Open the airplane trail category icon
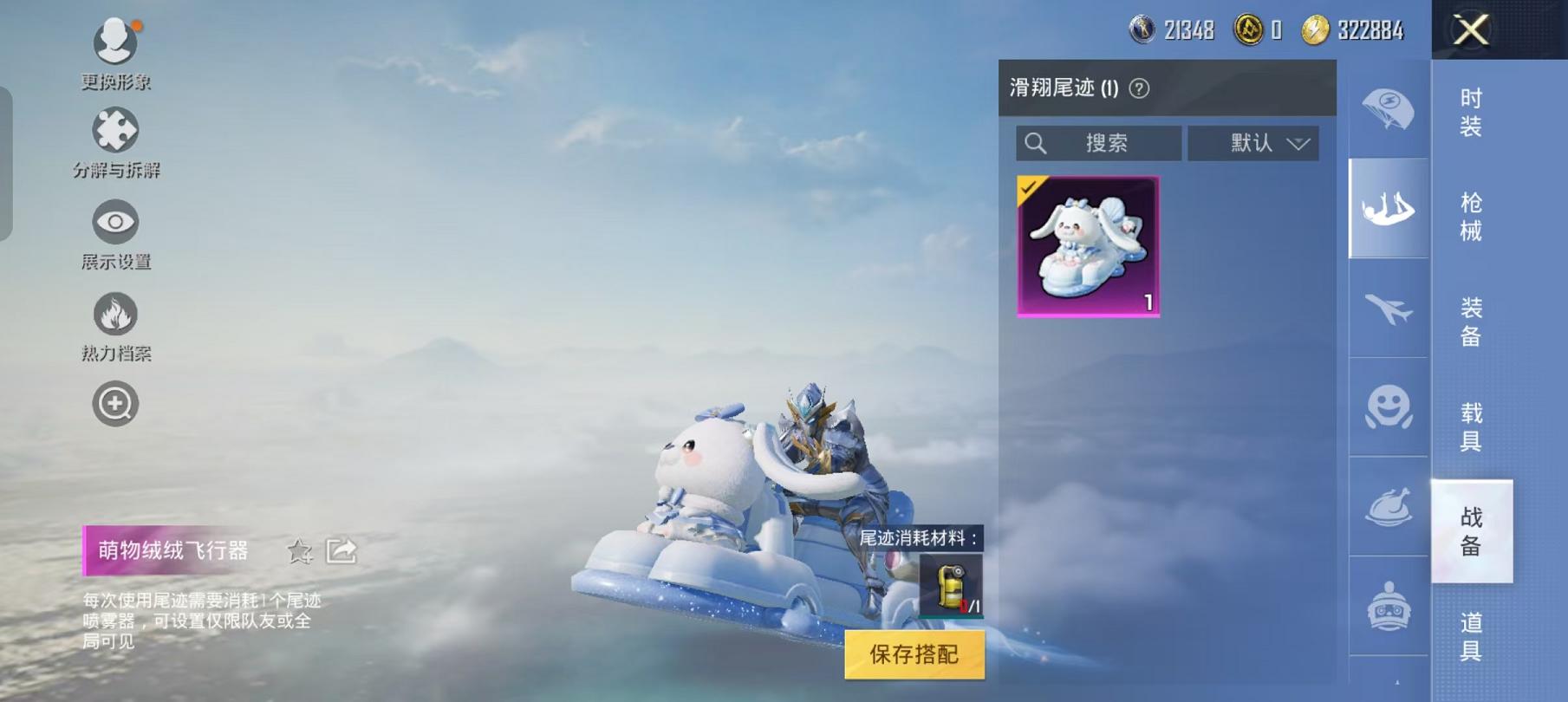Viewport: 1568px width, 702px height. click(1386, 309)
